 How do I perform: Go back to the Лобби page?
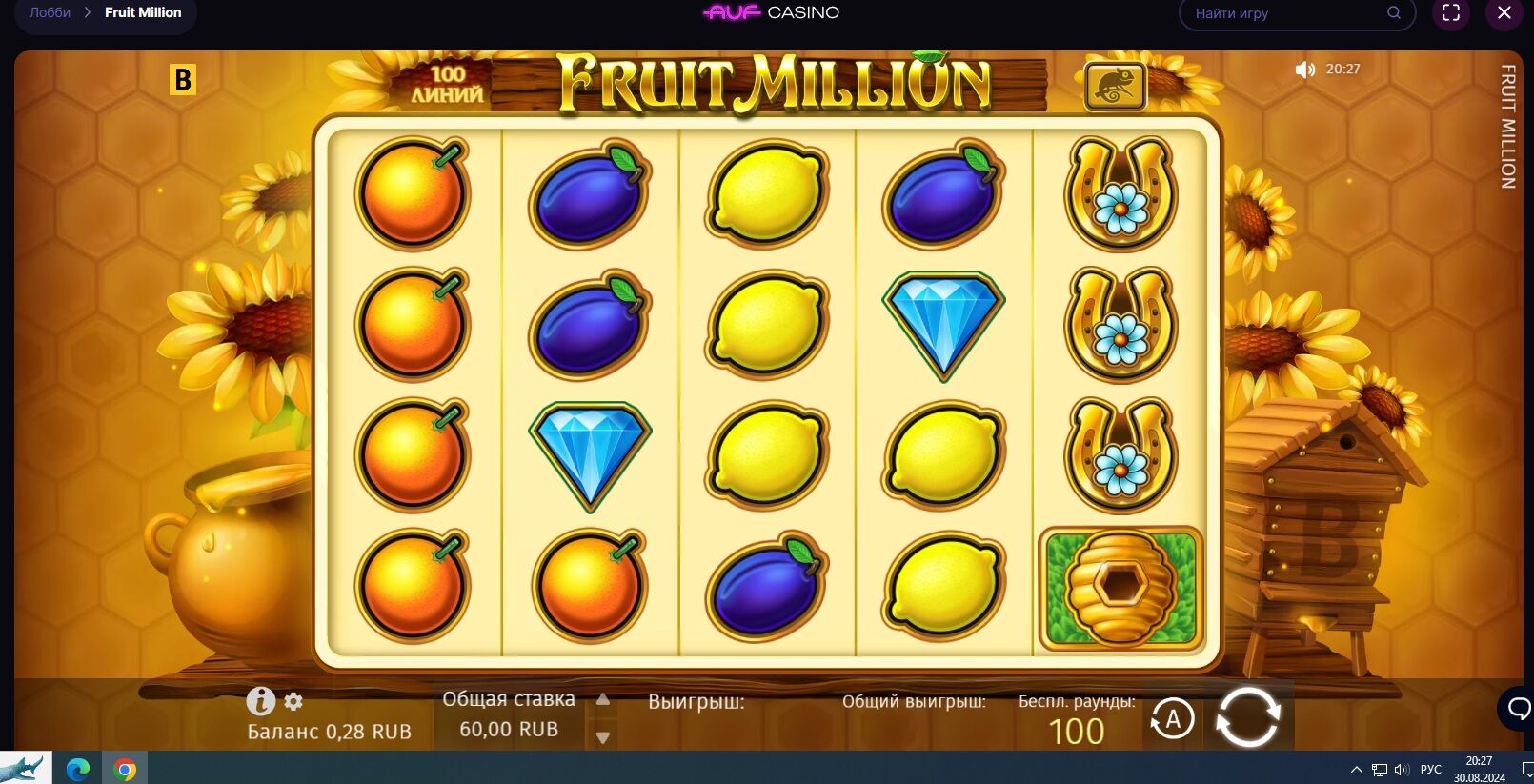click(50, 12)
